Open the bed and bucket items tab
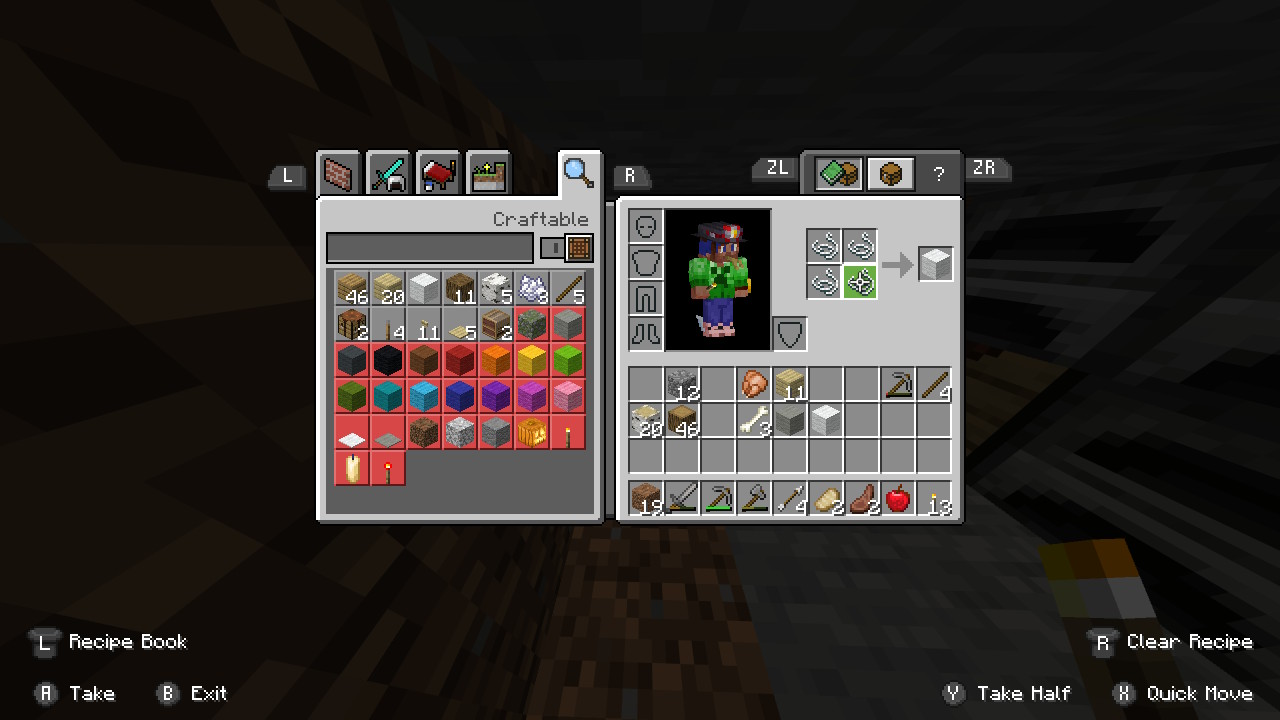The image size is (1280, 720). 438,175
